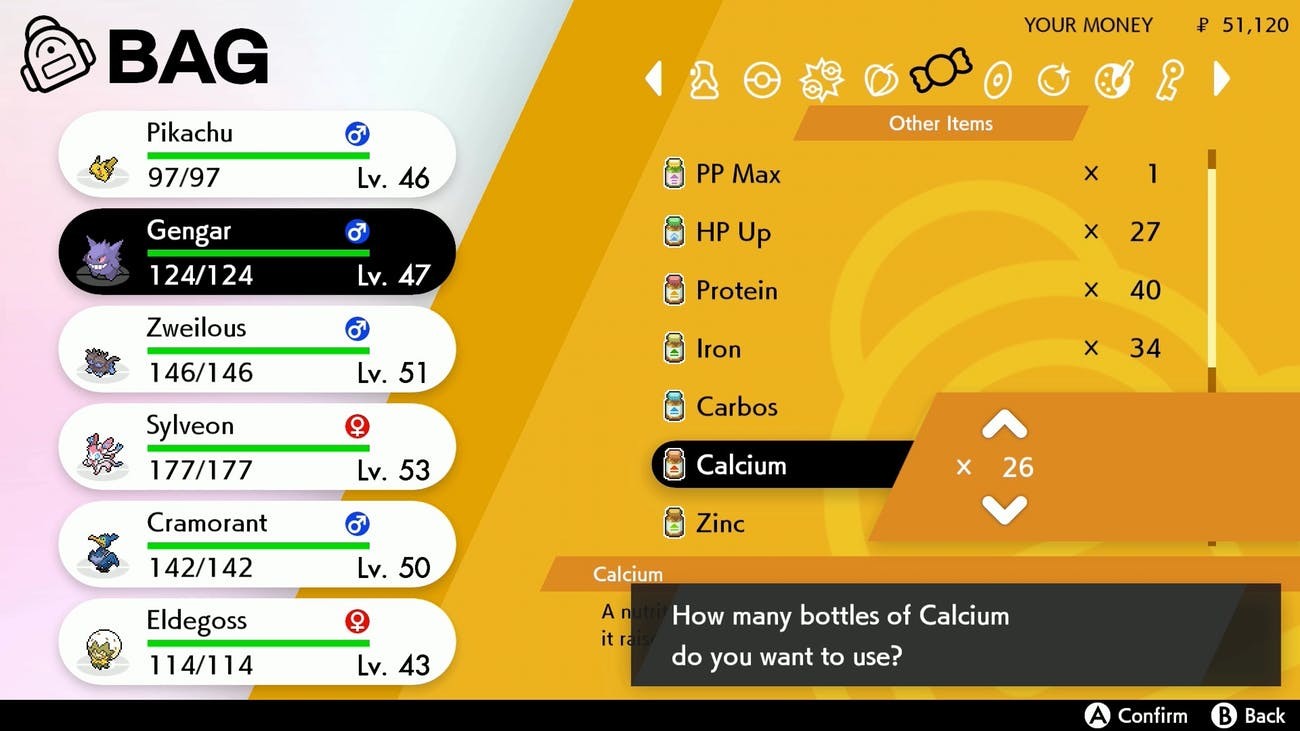1300x731 pixels.
Task: Click the candy Other Items pocket icon
Action: (938, 75)
